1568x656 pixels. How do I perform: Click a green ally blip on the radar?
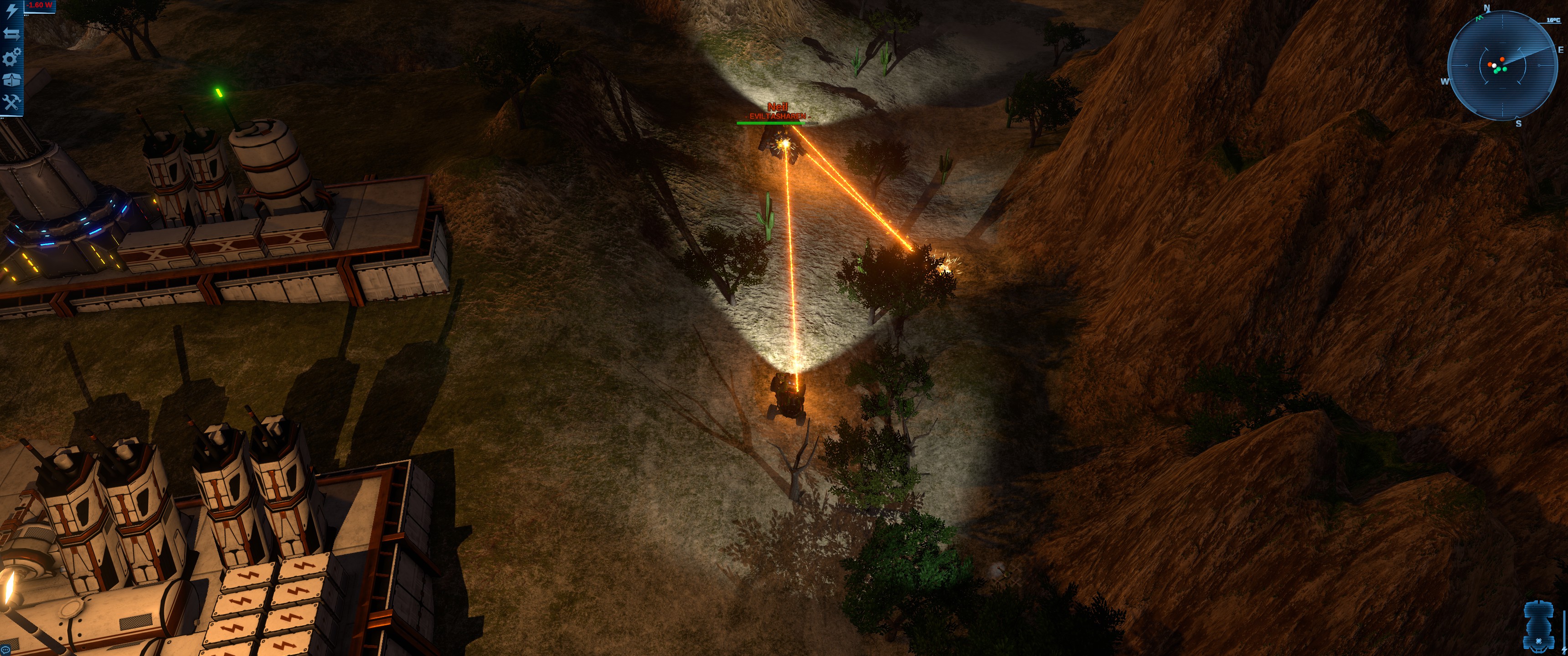coord(1504,69)
